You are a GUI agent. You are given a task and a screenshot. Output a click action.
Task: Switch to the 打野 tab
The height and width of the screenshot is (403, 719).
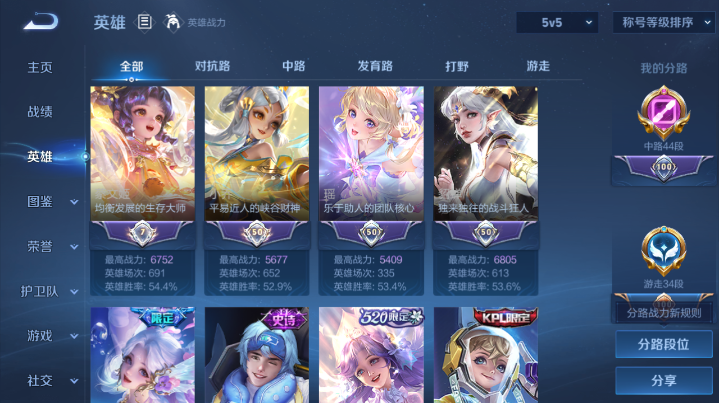(457, 66)
